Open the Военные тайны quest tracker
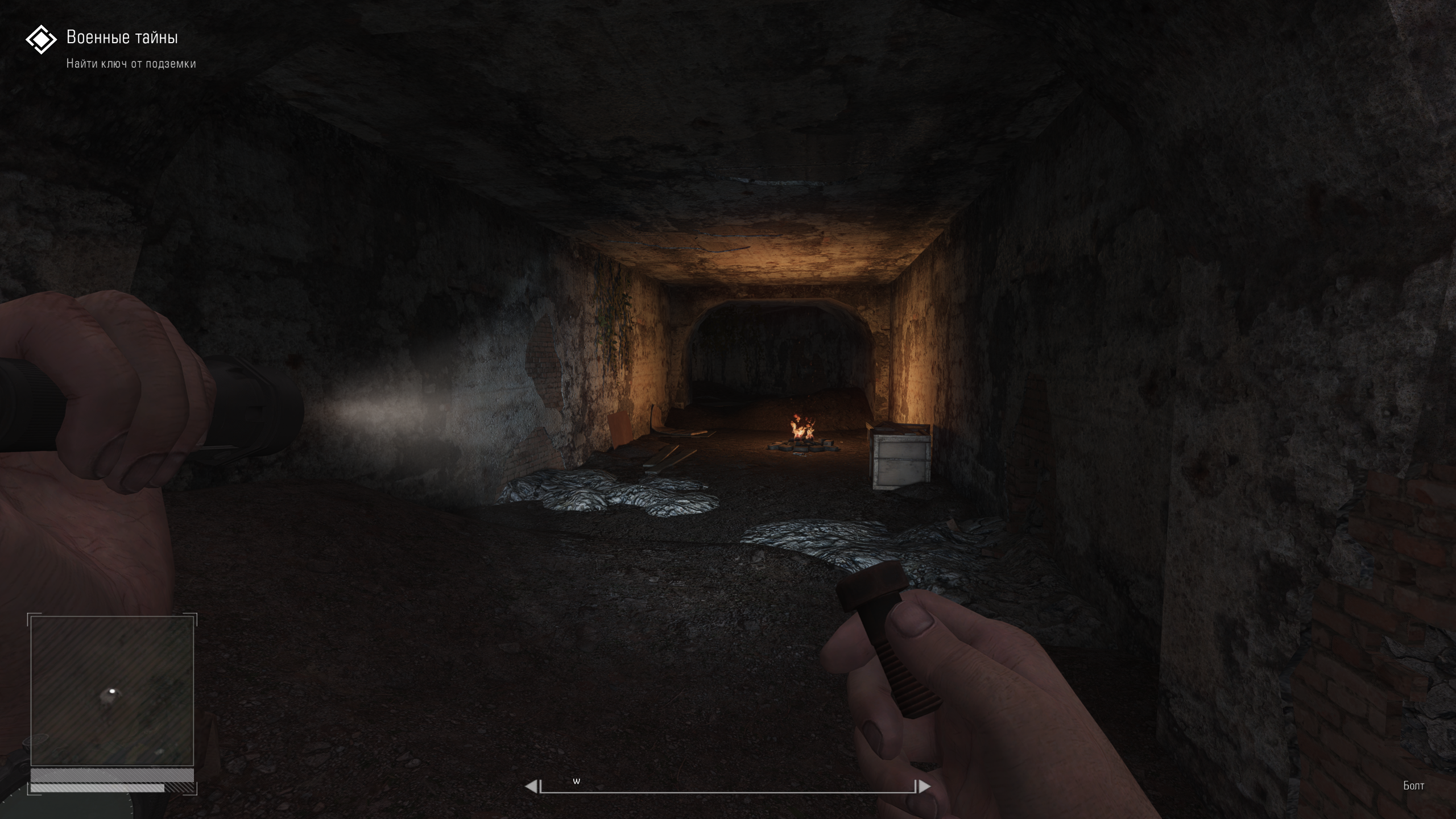The image size is (1456, 819). (122, 38)
